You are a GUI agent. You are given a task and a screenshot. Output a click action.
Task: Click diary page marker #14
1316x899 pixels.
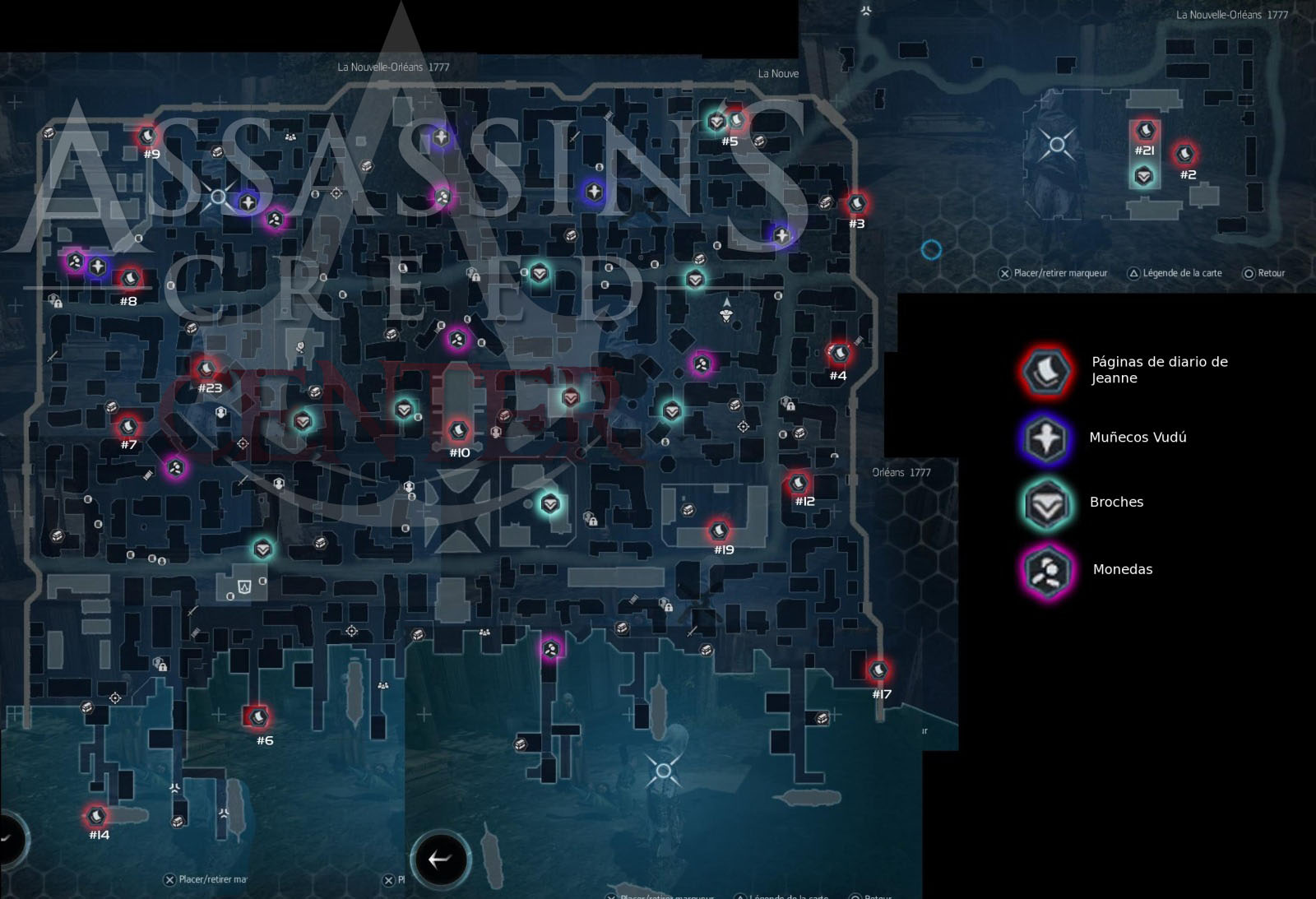click(97, 816)
